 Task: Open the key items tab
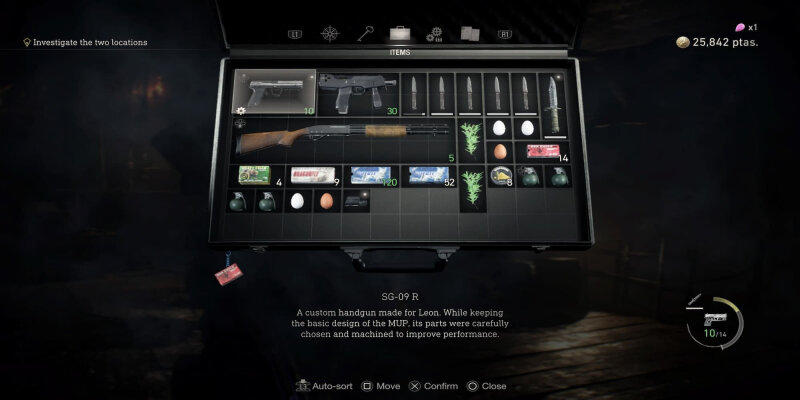[x=365, y=33]
